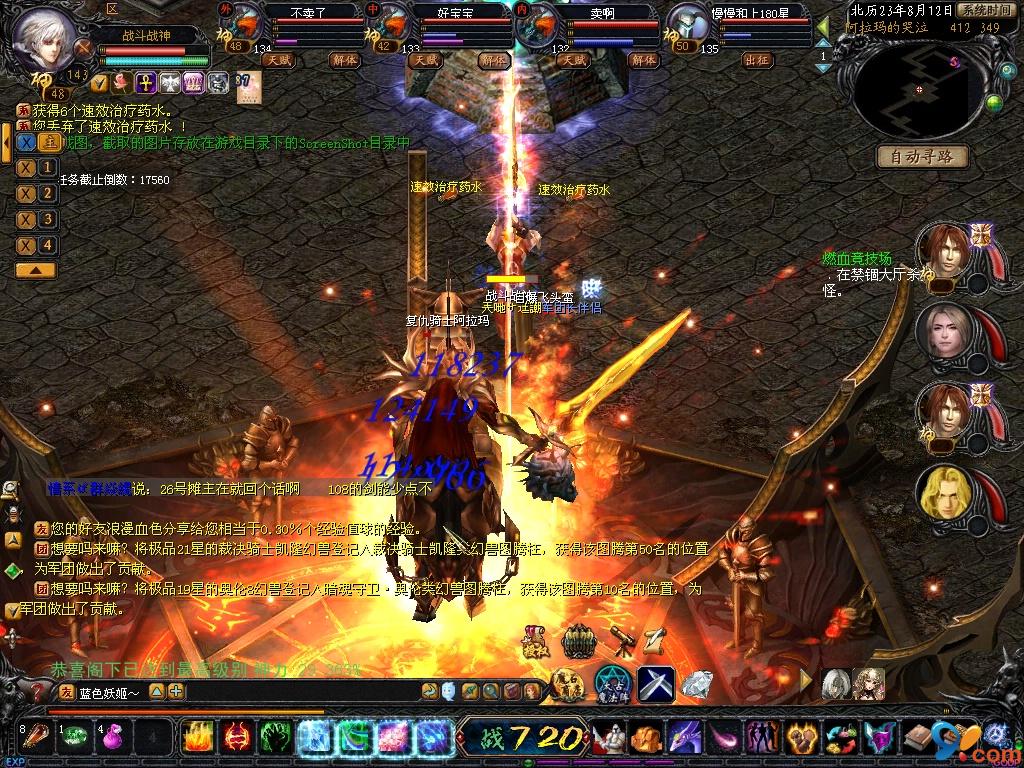The width and height of the screenshot is (1024, 768).
Task: Close chat channel 4 with its X
Action: (x=26, y=245)
